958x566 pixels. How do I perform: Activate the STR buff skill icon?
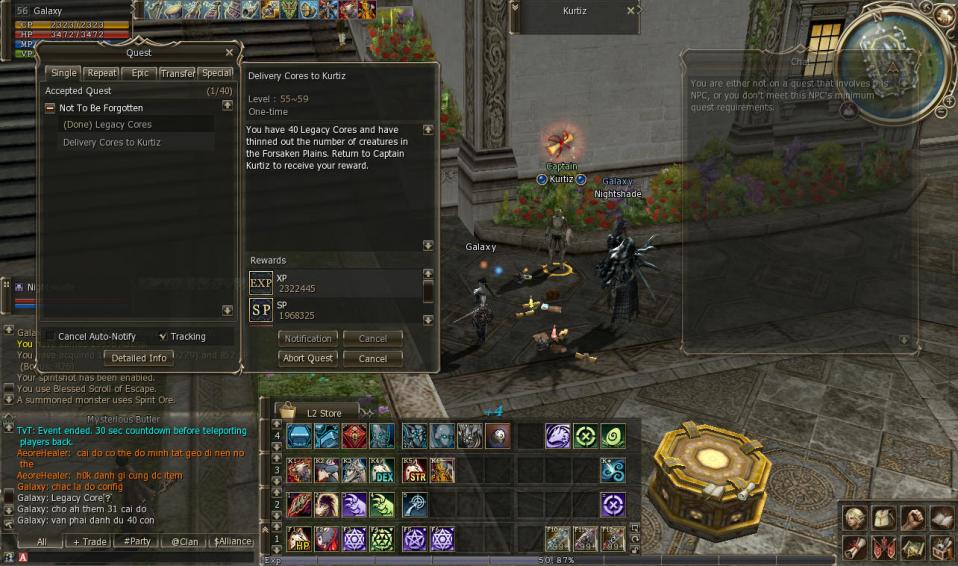tap(415, 470)
